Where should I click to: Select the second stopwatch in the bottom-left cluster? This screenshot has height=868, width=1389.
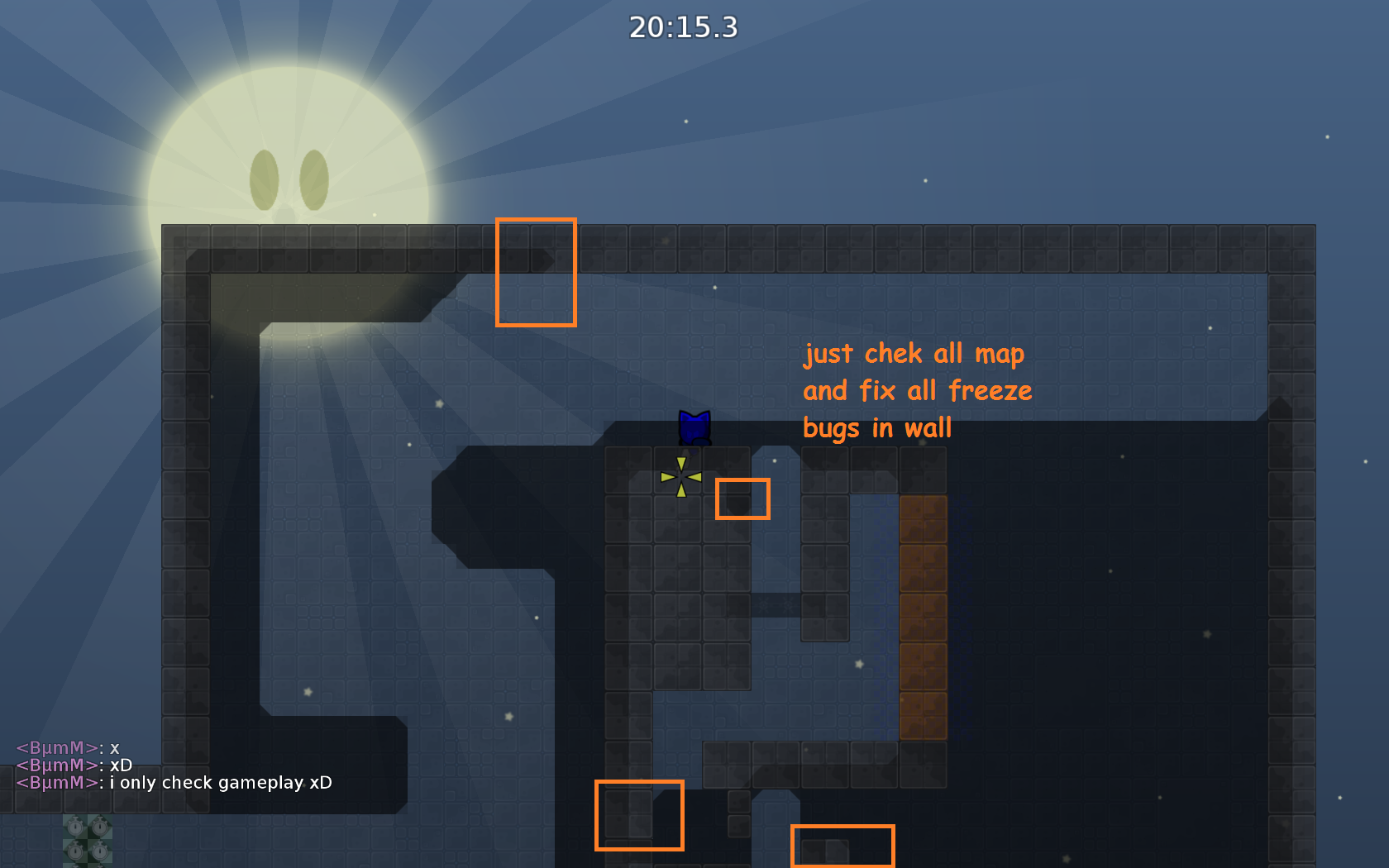(x=100, y=827)
